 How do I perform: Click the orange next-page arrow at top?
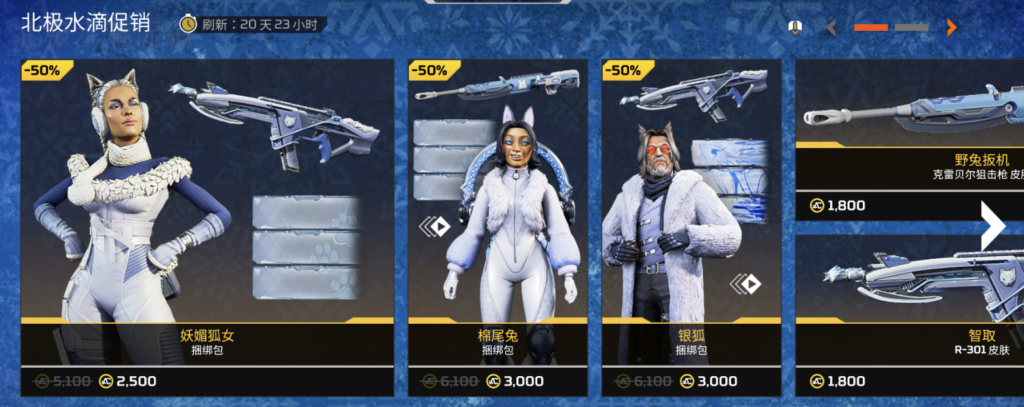(951, 28)
